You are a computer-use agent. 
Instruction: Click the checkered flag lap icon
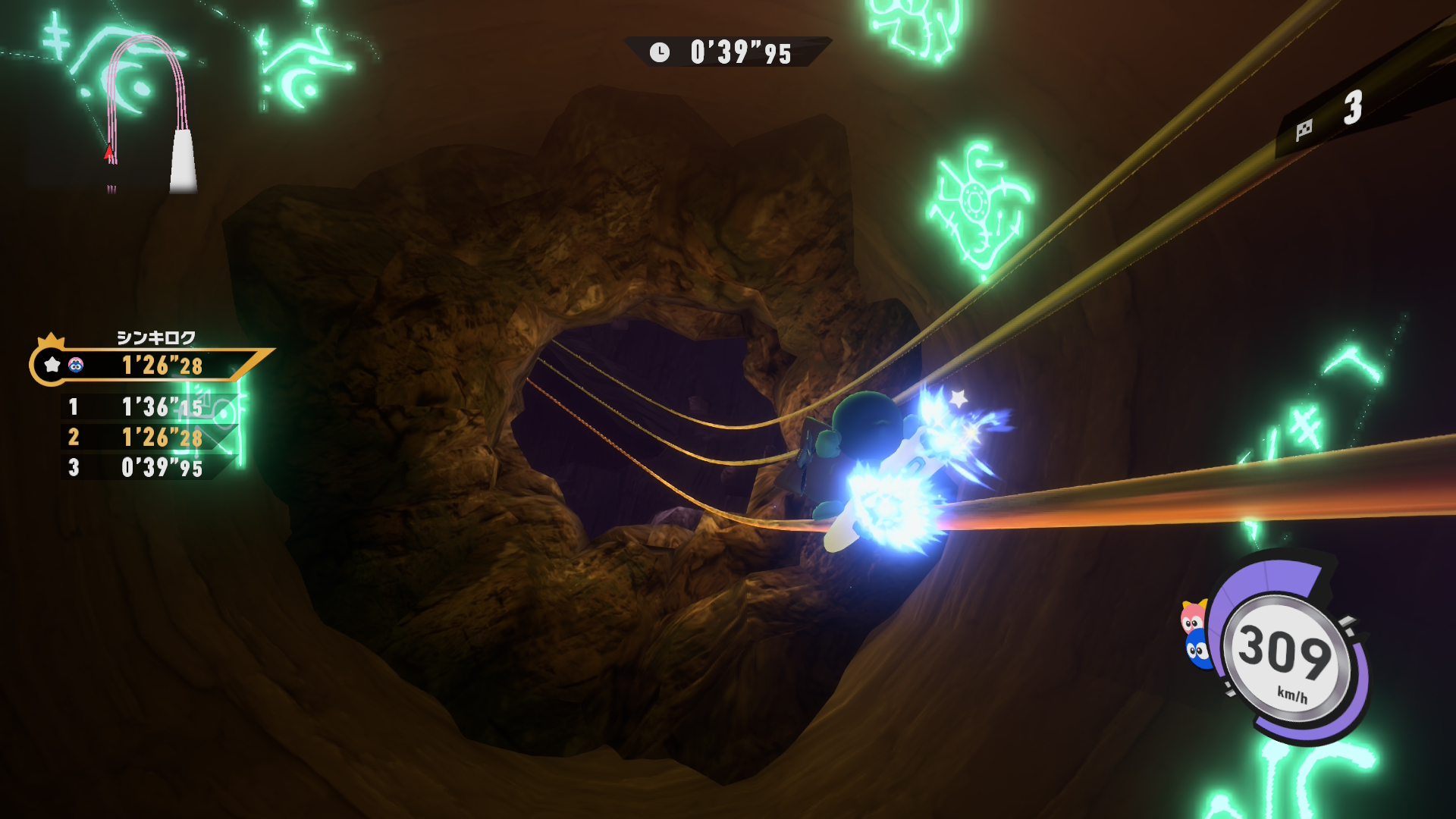(x=1304, y=130)
